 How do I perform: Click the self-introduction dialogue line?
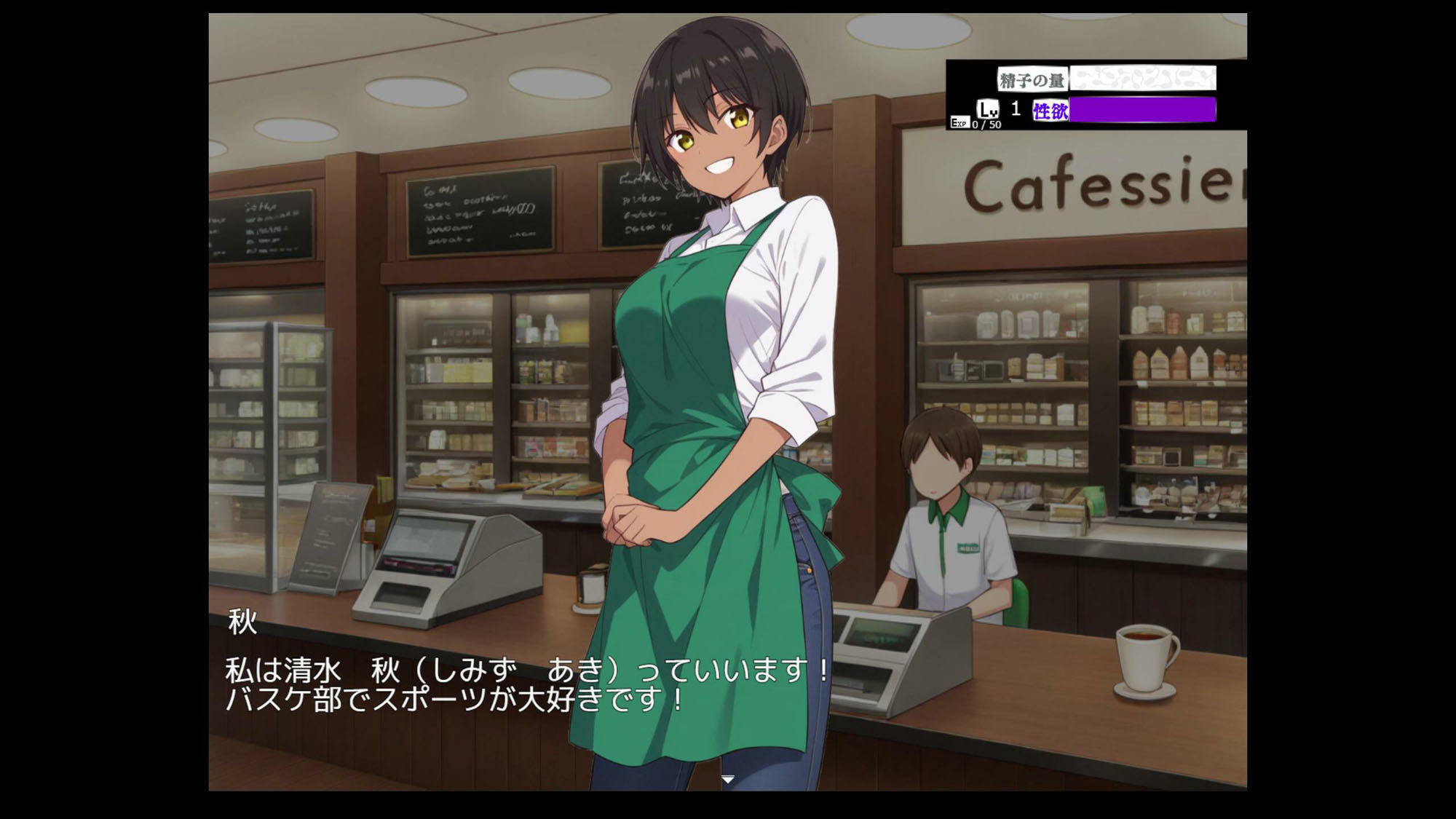coord(524,671)
